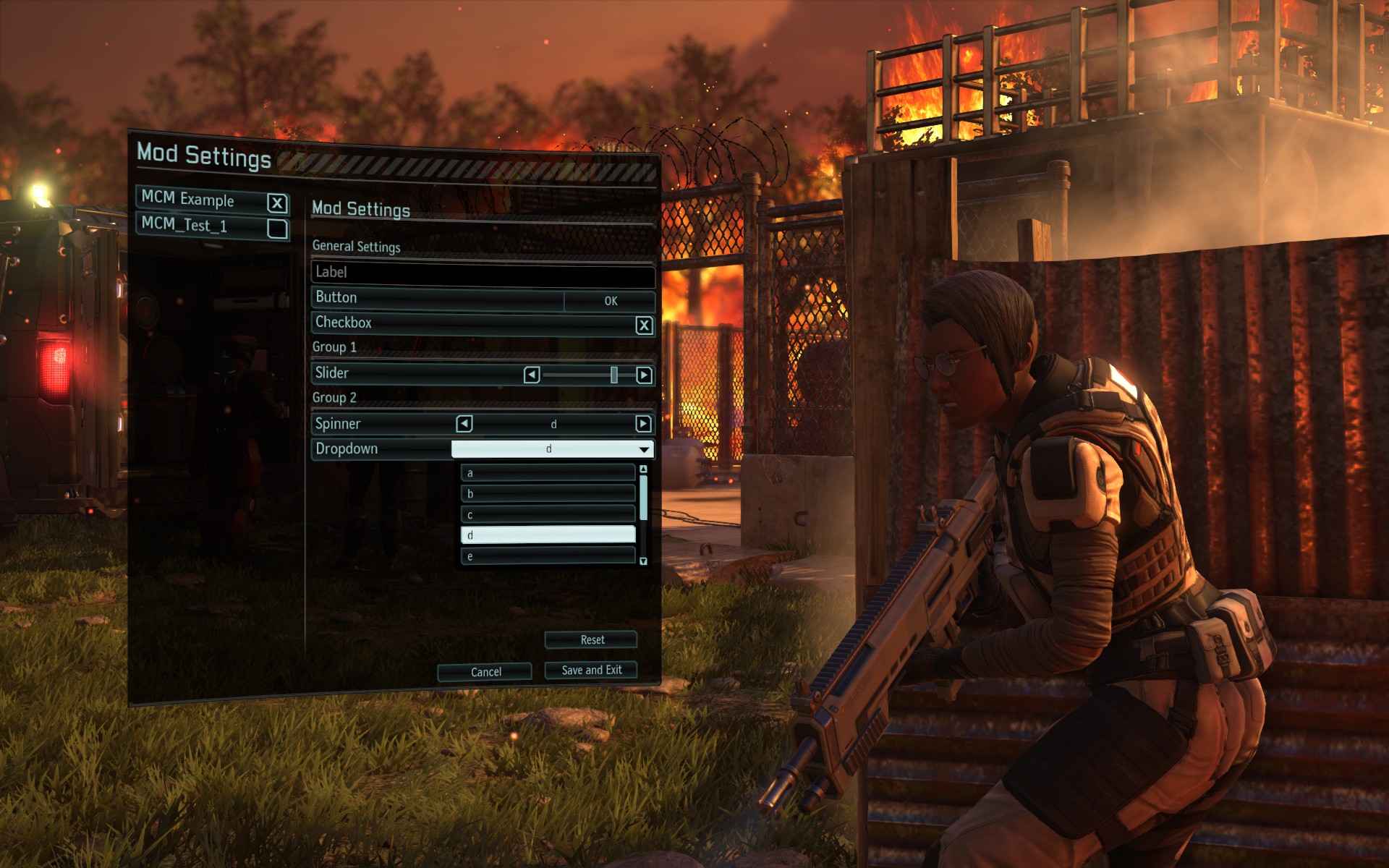Pick option e from dropdown list
The image size is (1389, 868).
[548, 556]
